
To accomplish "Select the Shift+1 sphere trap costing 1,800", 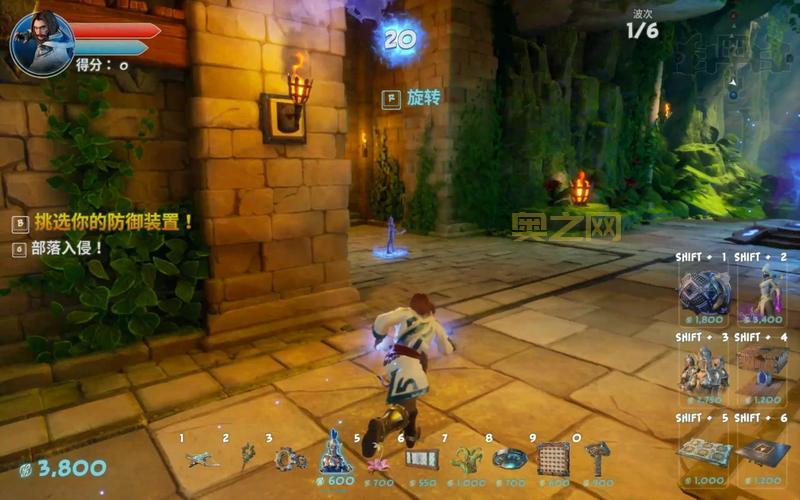I will [705, 292].
